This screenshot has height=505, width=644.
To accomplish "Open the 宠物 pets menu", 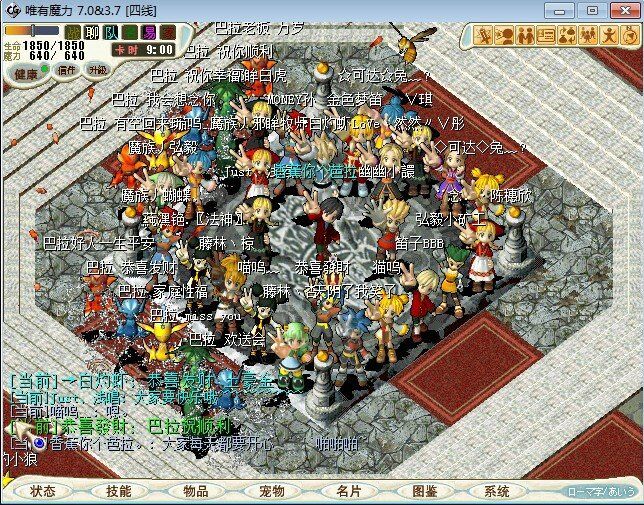I will [x=272, y=491].
